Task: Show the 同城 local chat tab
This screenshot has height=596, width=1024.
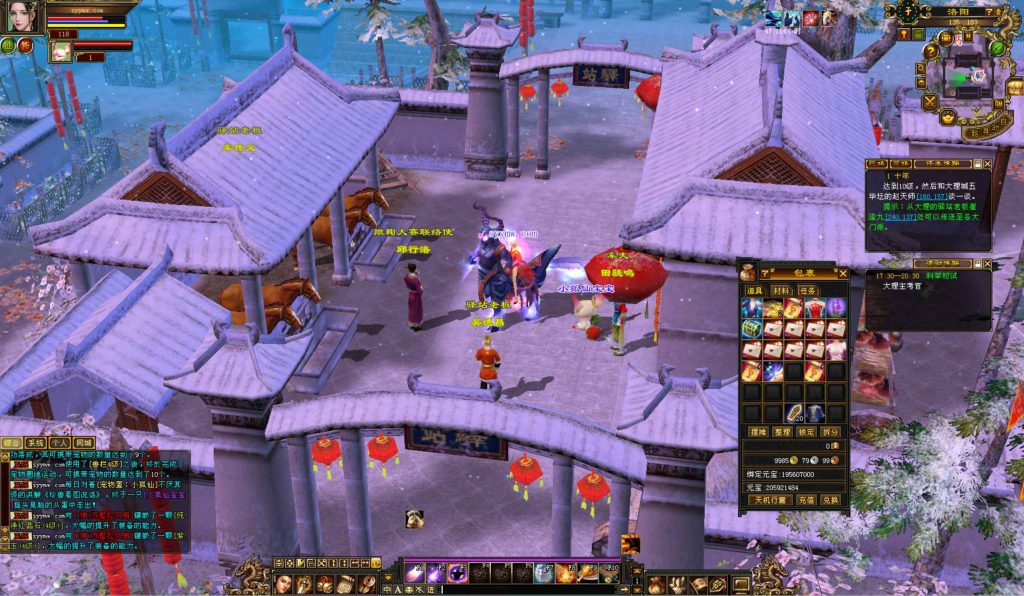Action: (84, 442)
